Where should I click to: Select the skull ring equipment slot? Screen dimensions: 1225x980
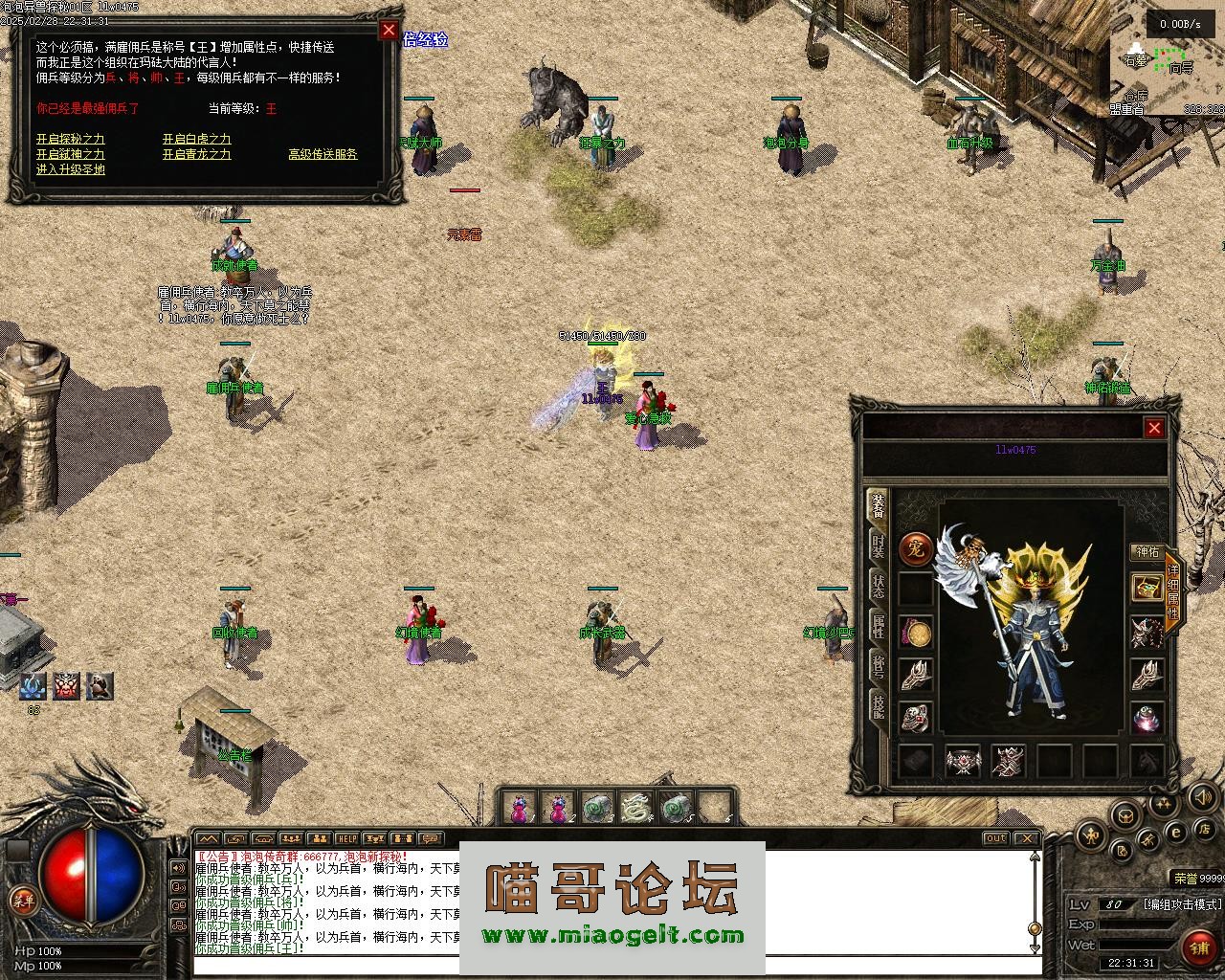[x=916, y=718]
